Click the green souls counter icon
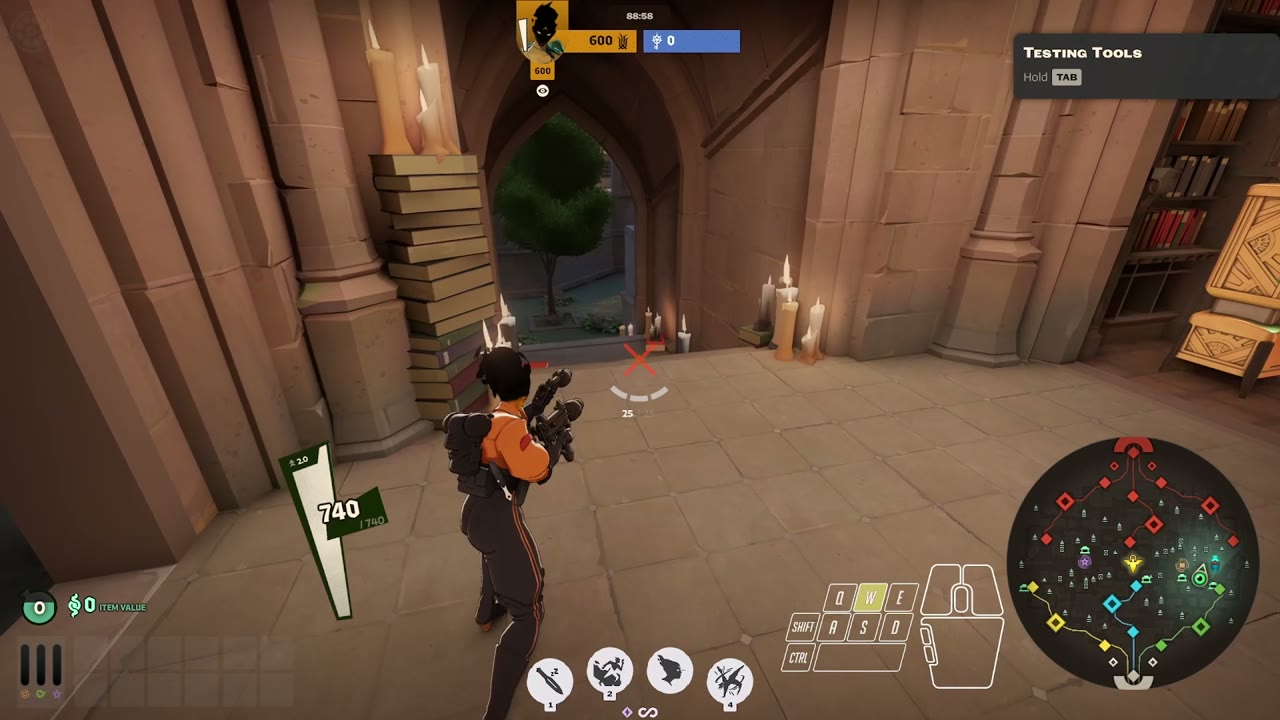Viewport: 1280px width, 720px height. 39,607
